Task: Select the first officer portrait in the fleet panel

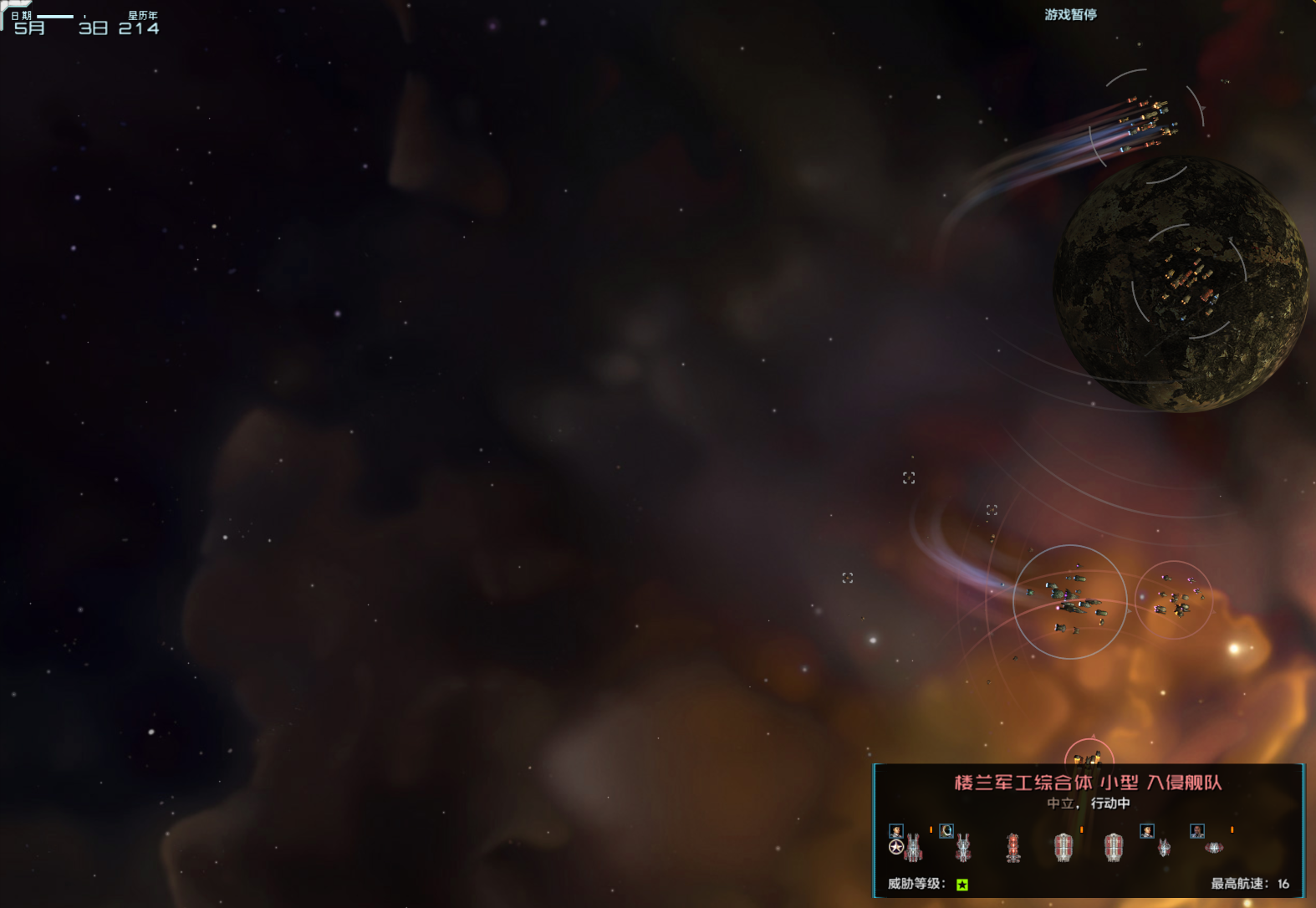Action: pos(896,830)
